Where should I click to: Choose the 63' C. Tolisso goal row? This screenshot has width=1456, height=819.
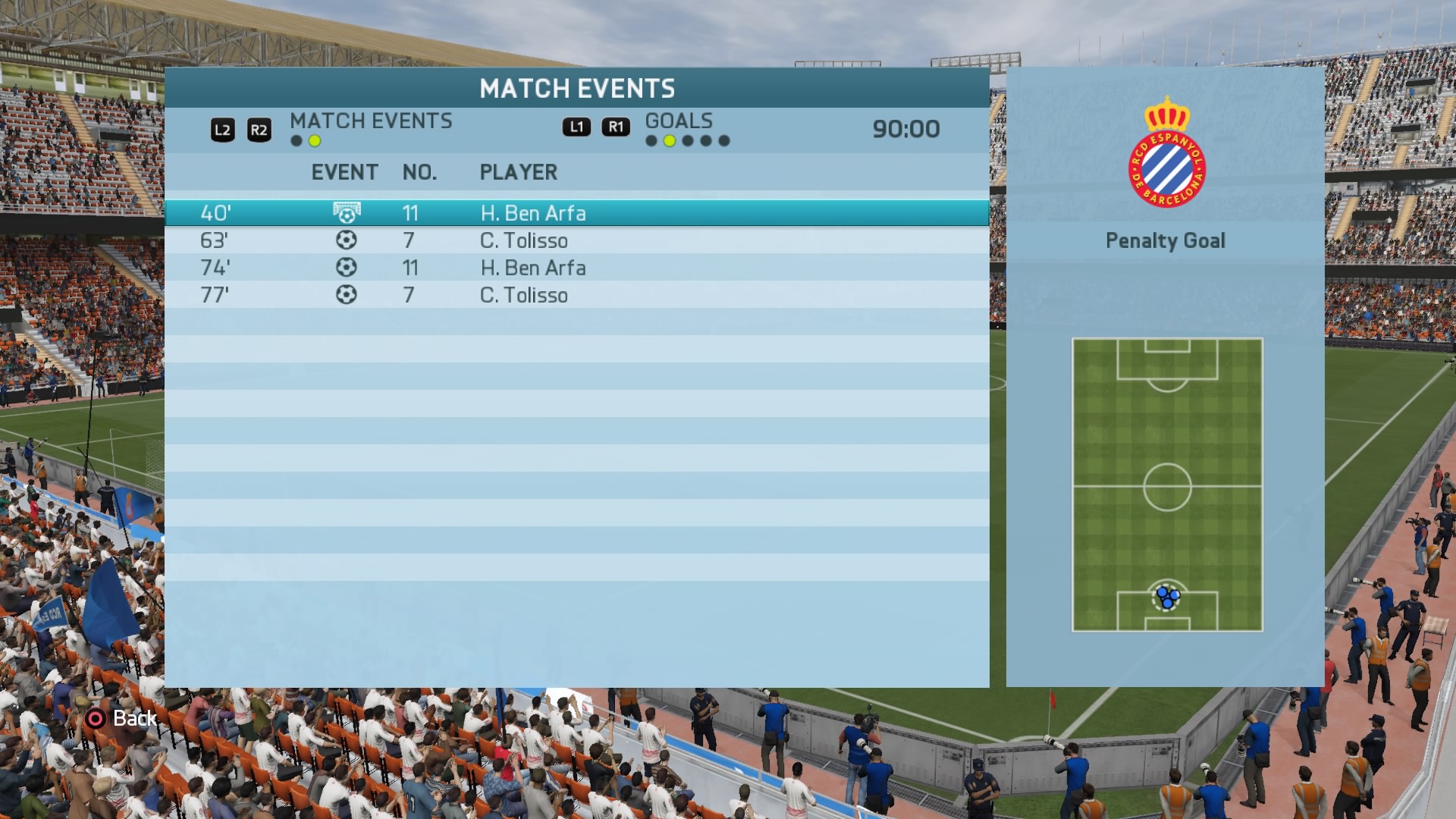click(x=576, y=240)
